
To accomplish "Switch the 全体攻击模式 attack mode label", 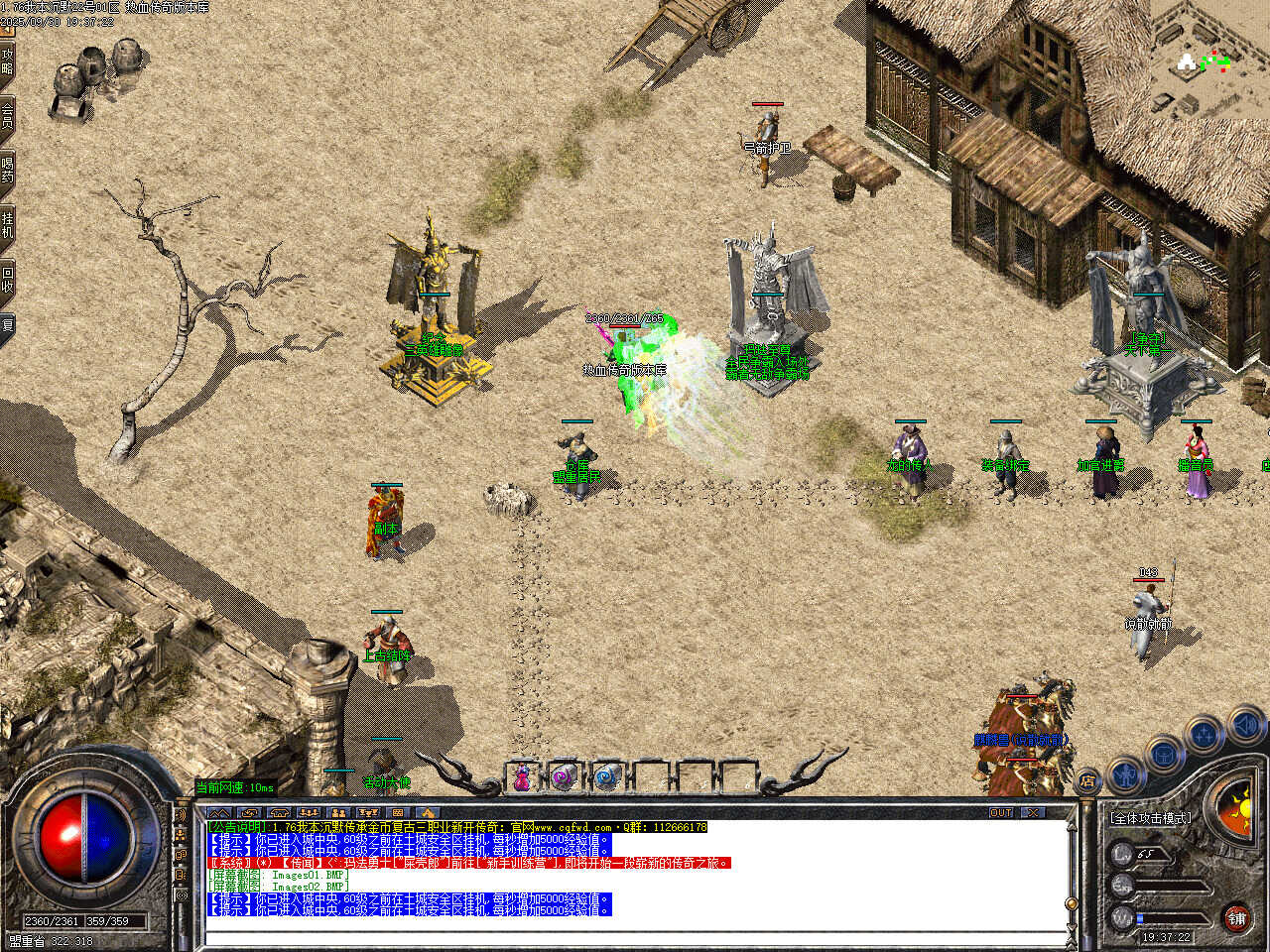I will point(1151,818).
